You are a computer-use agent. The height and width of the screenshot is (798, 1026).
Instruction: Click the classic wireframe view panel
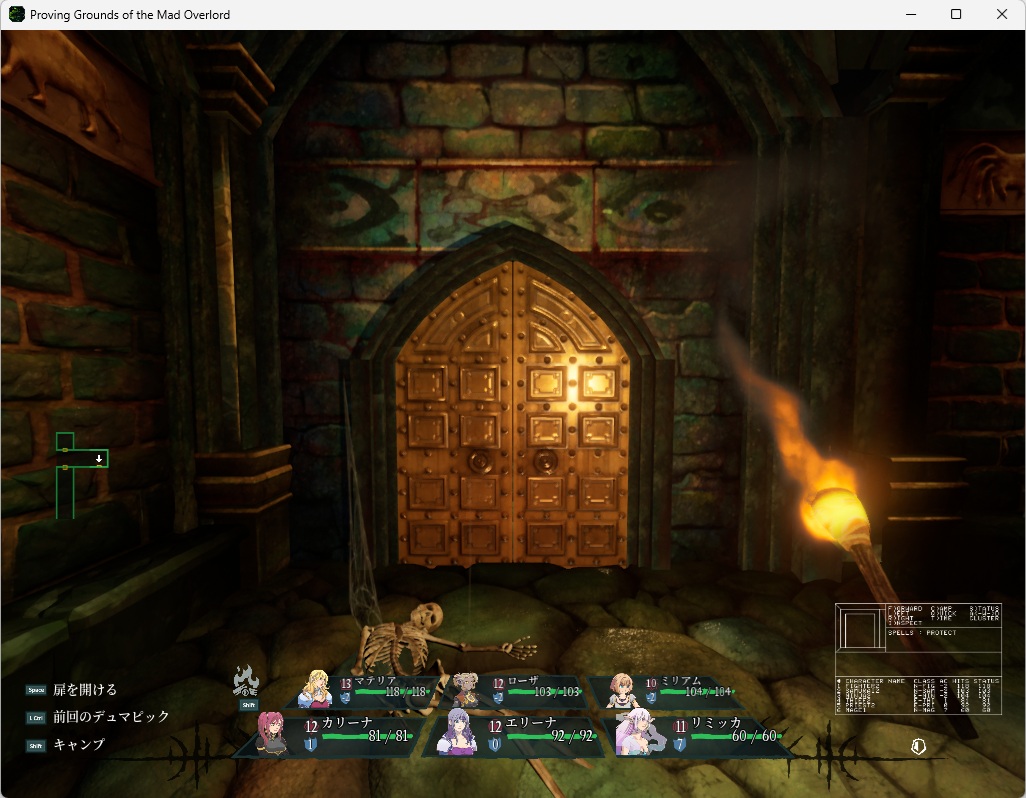click(918, 658)
